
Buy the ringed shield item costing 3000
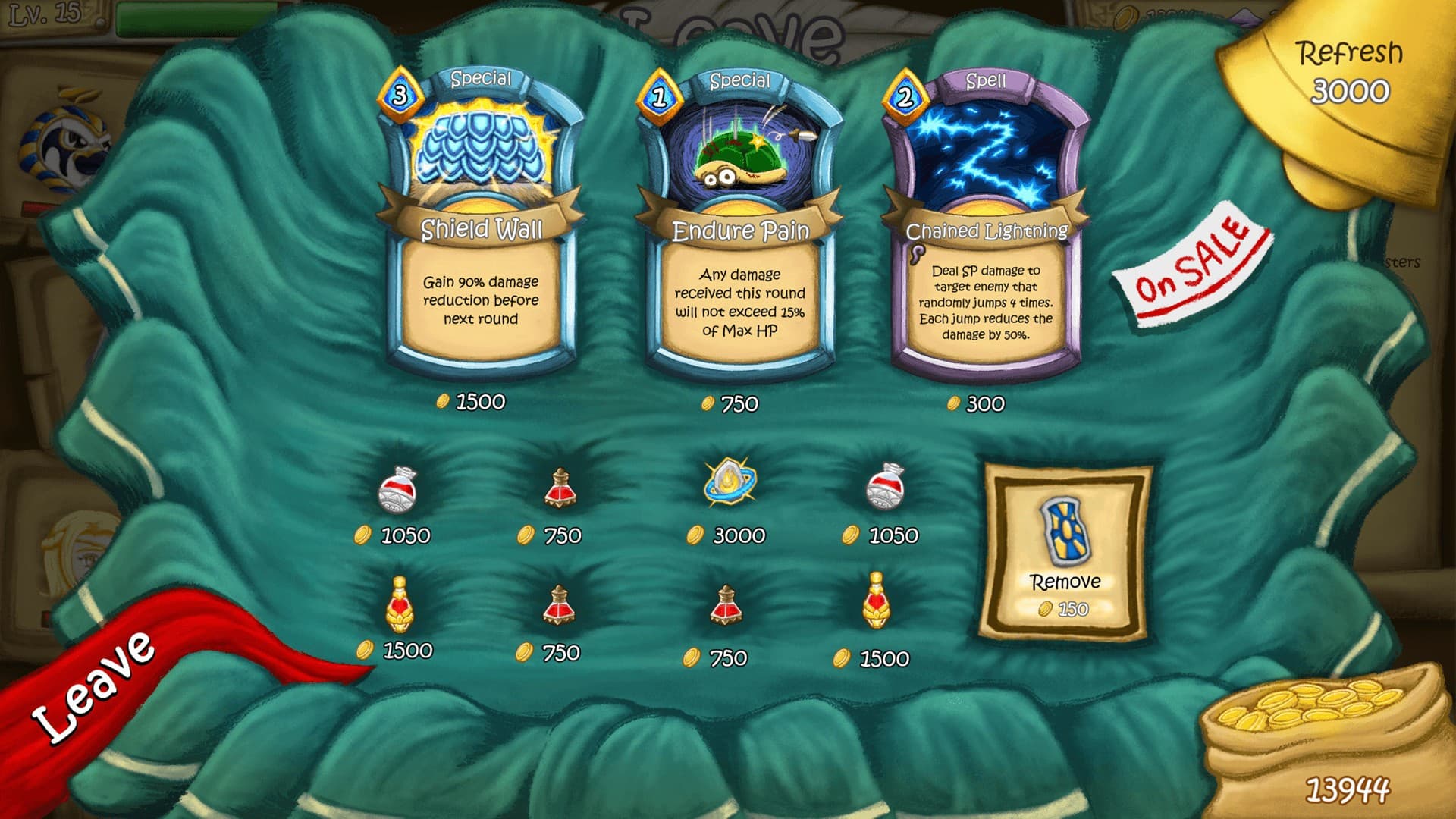(x=729, y=482)
